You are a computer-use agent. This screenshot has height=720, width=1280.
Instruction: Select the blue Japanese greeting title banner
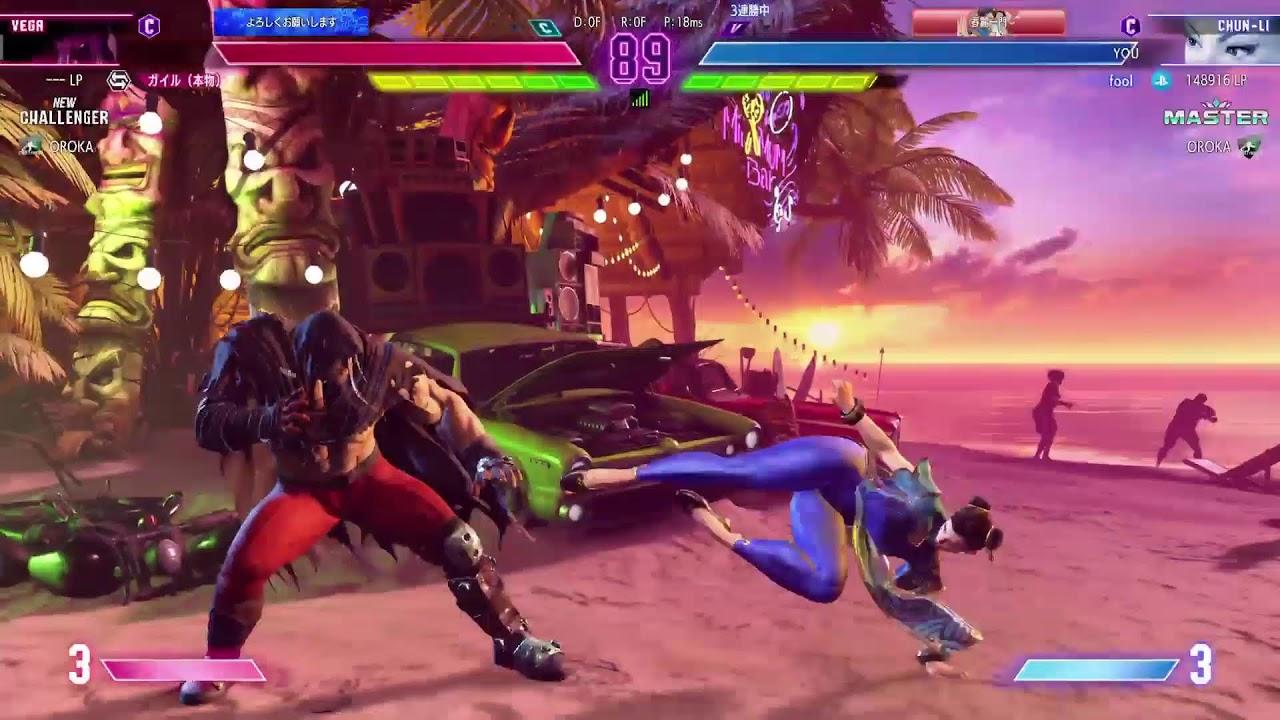291,21
